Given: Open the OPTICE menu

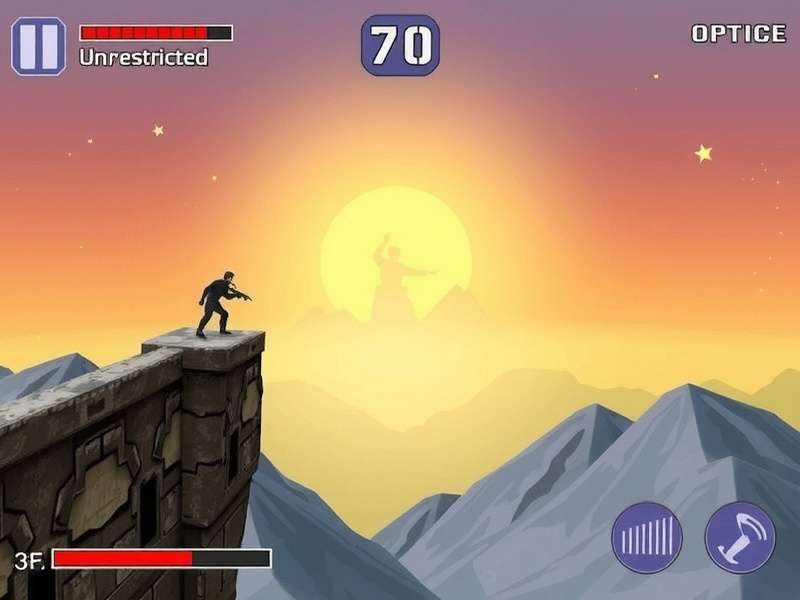Looking at the screenshot, I should (739, 33).
